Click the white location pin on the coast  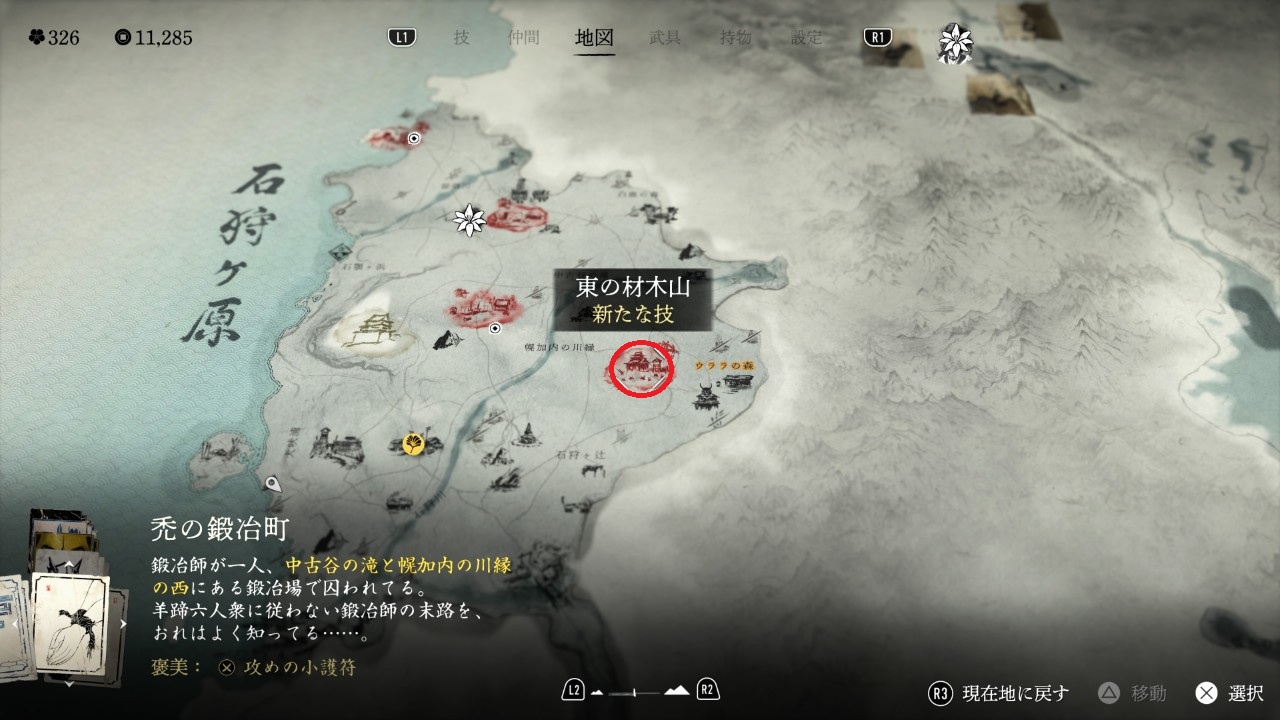coord(273,485)
